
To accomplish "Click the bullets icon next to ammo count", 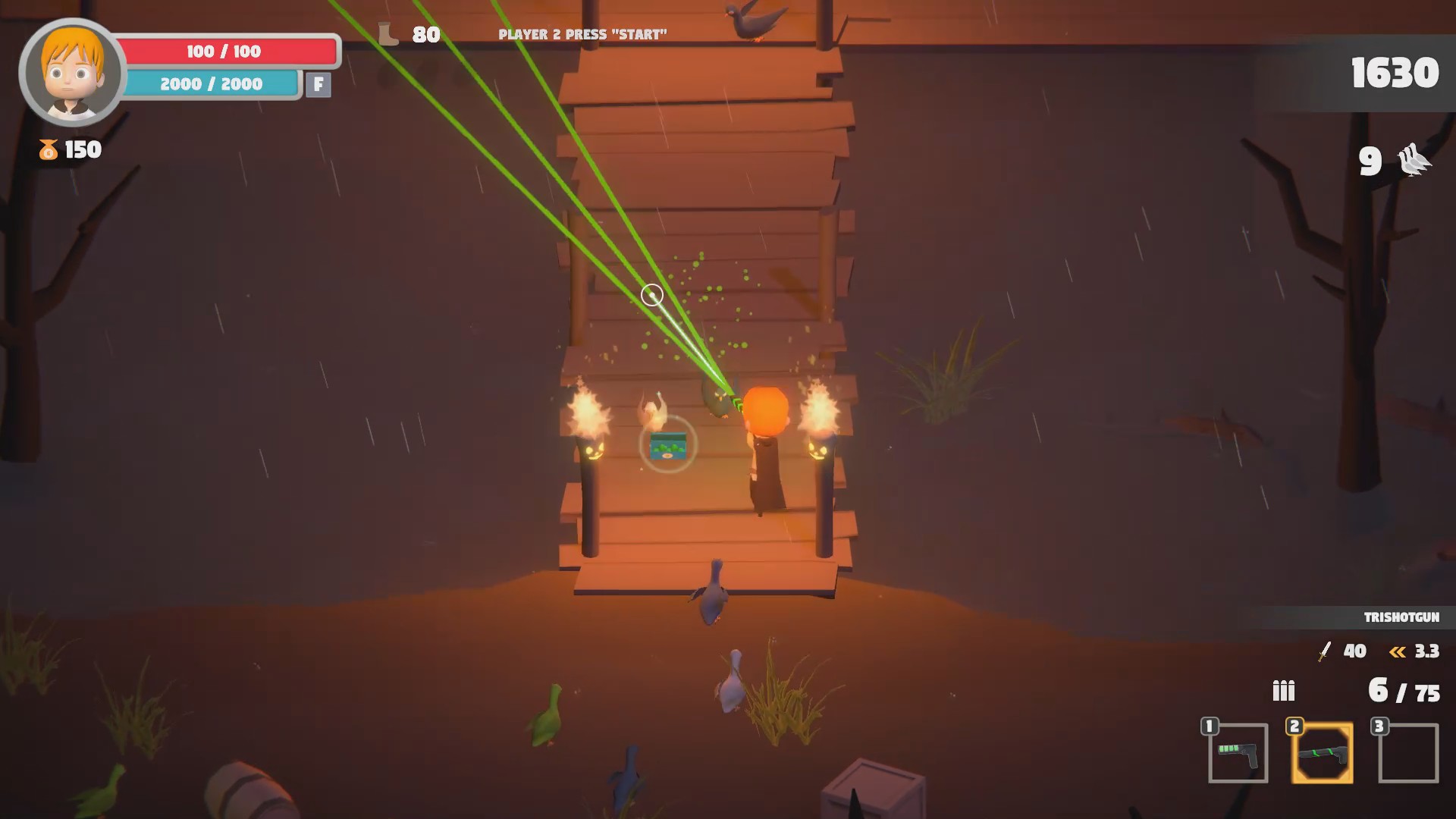I will pos(1282,691).
